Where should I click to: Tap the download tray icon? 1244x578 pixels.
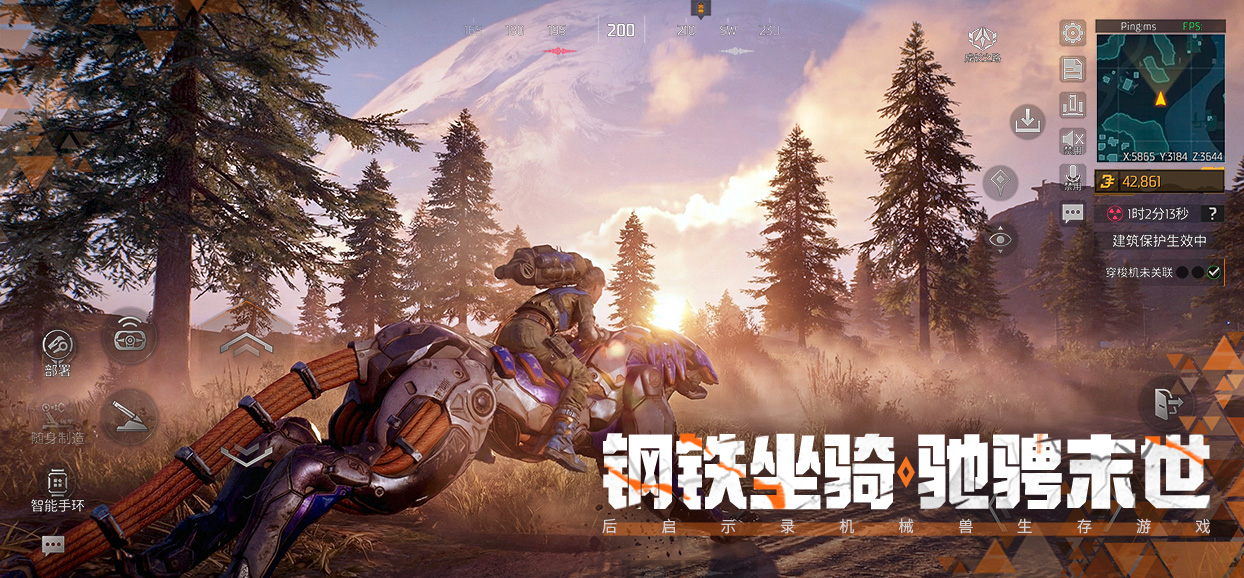1027,122
